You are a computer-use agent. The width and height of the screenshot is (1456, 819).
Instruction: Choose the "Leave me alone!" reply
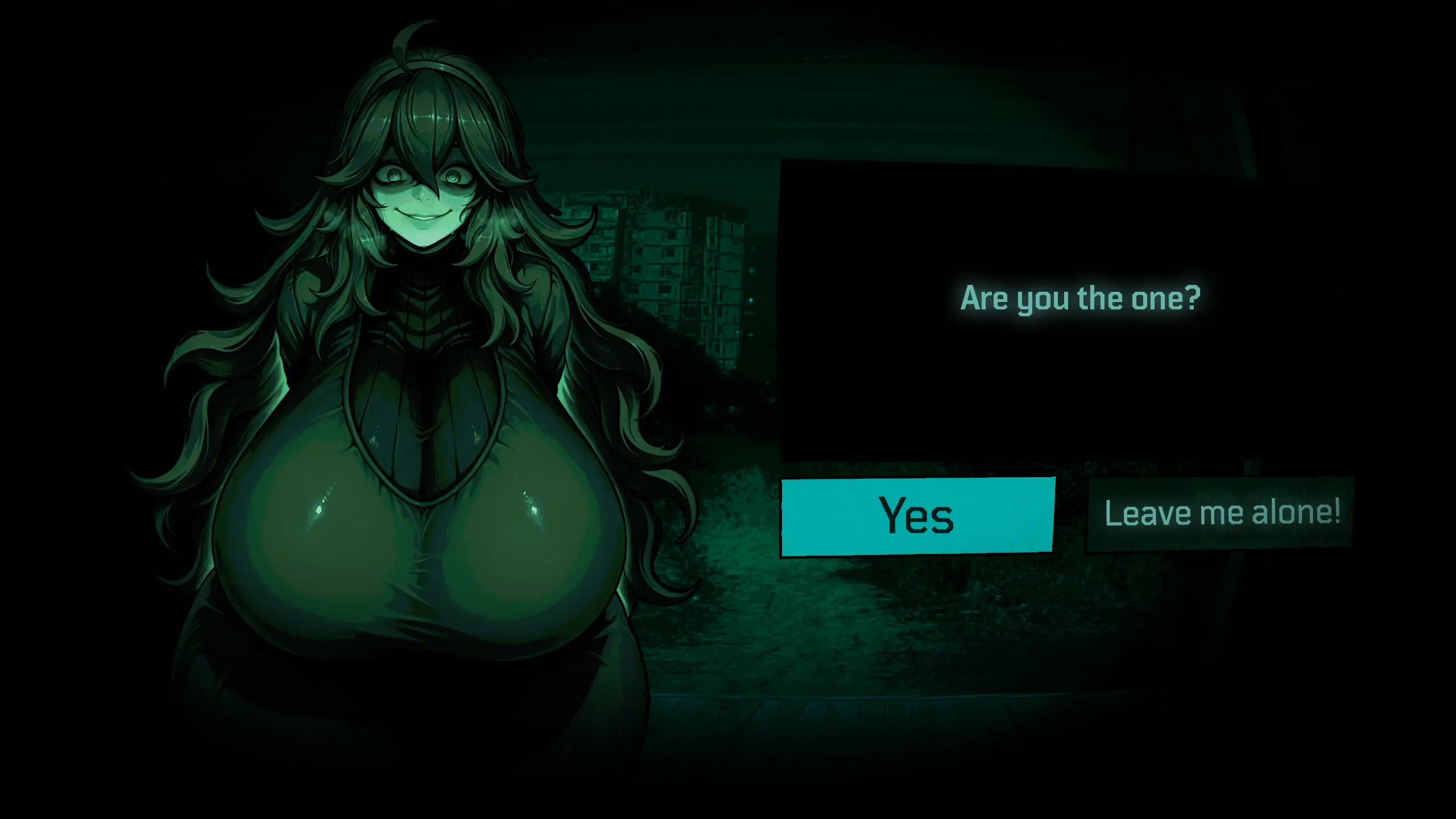point(1221,514)
